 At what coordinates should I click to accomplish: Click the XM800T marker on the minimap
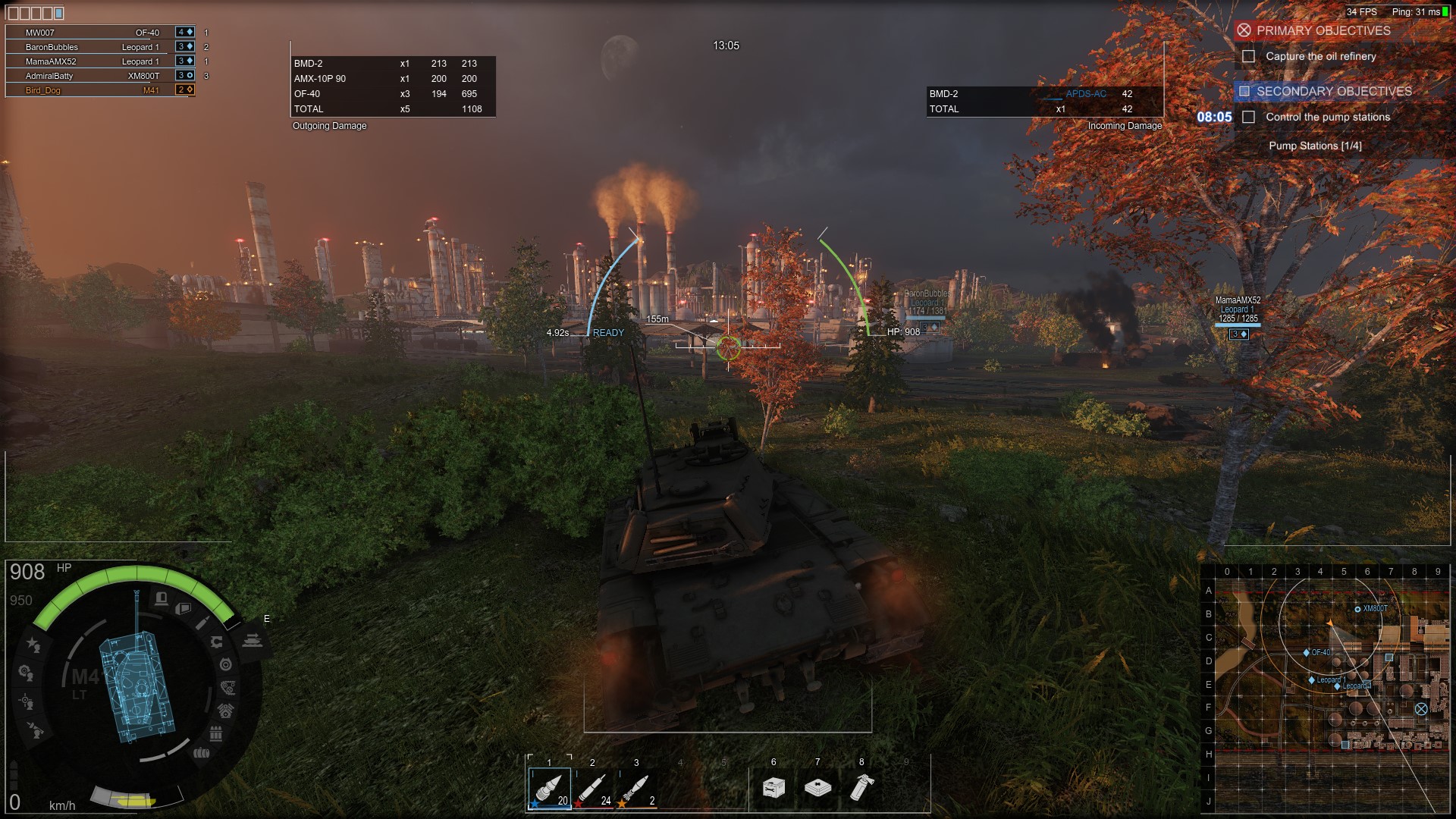(1357, 609)
